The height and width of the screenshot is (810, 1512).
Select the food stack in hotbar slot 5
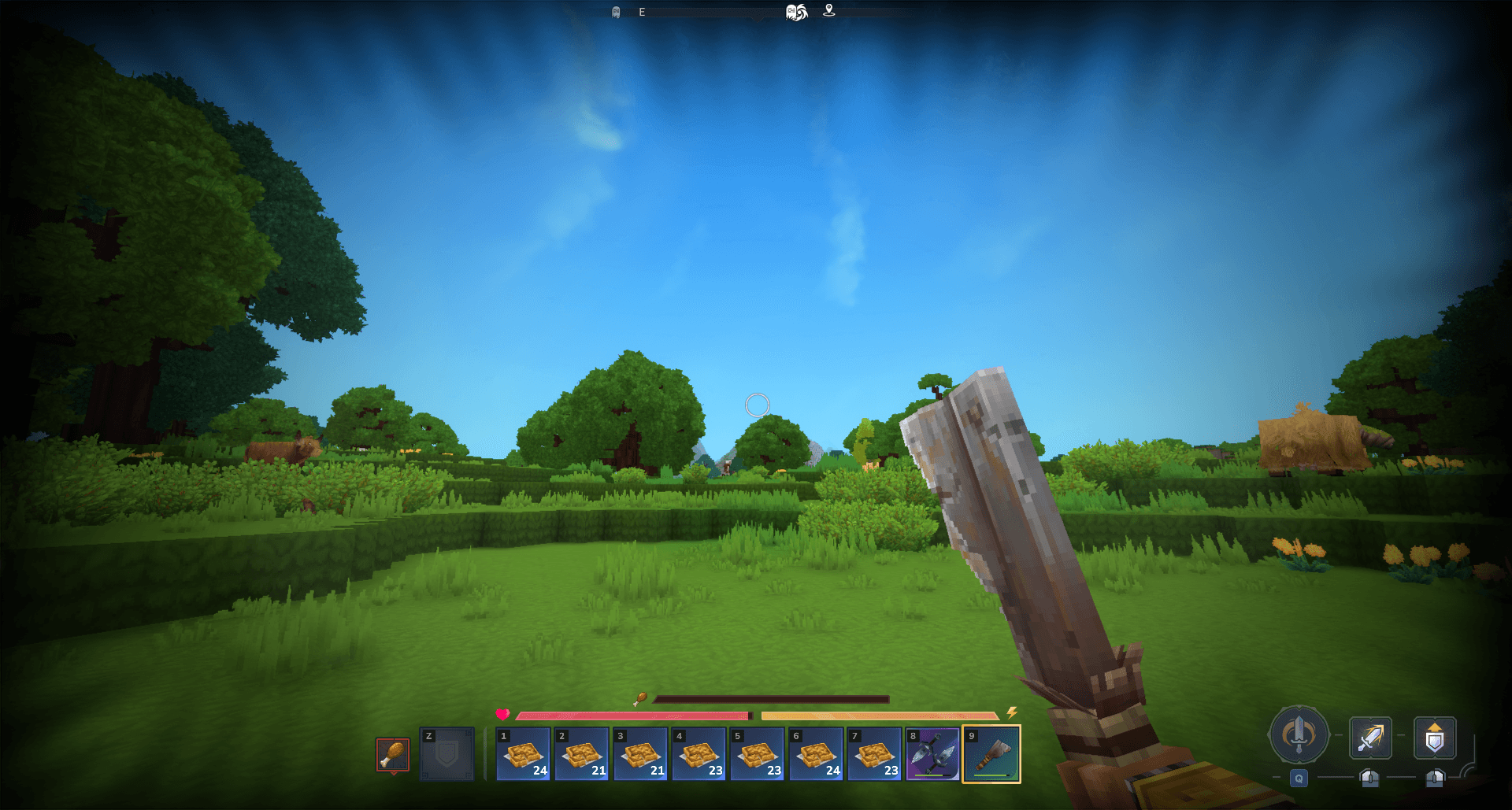757,754
